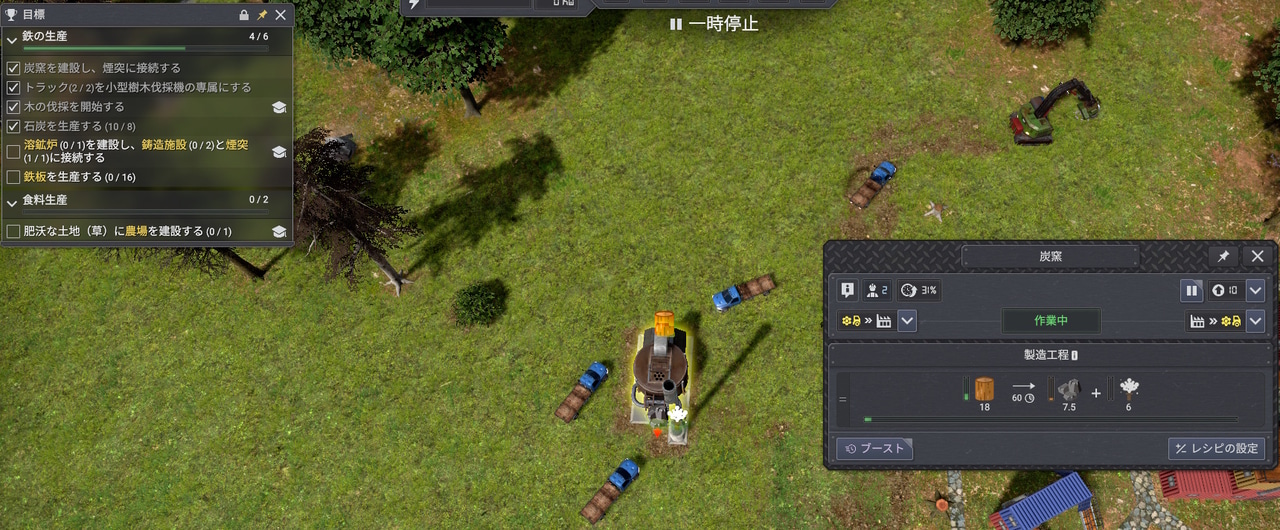The image size is (1280, 530).
Task: Select the worker count icon showing 2
Action: pos(877,291)
